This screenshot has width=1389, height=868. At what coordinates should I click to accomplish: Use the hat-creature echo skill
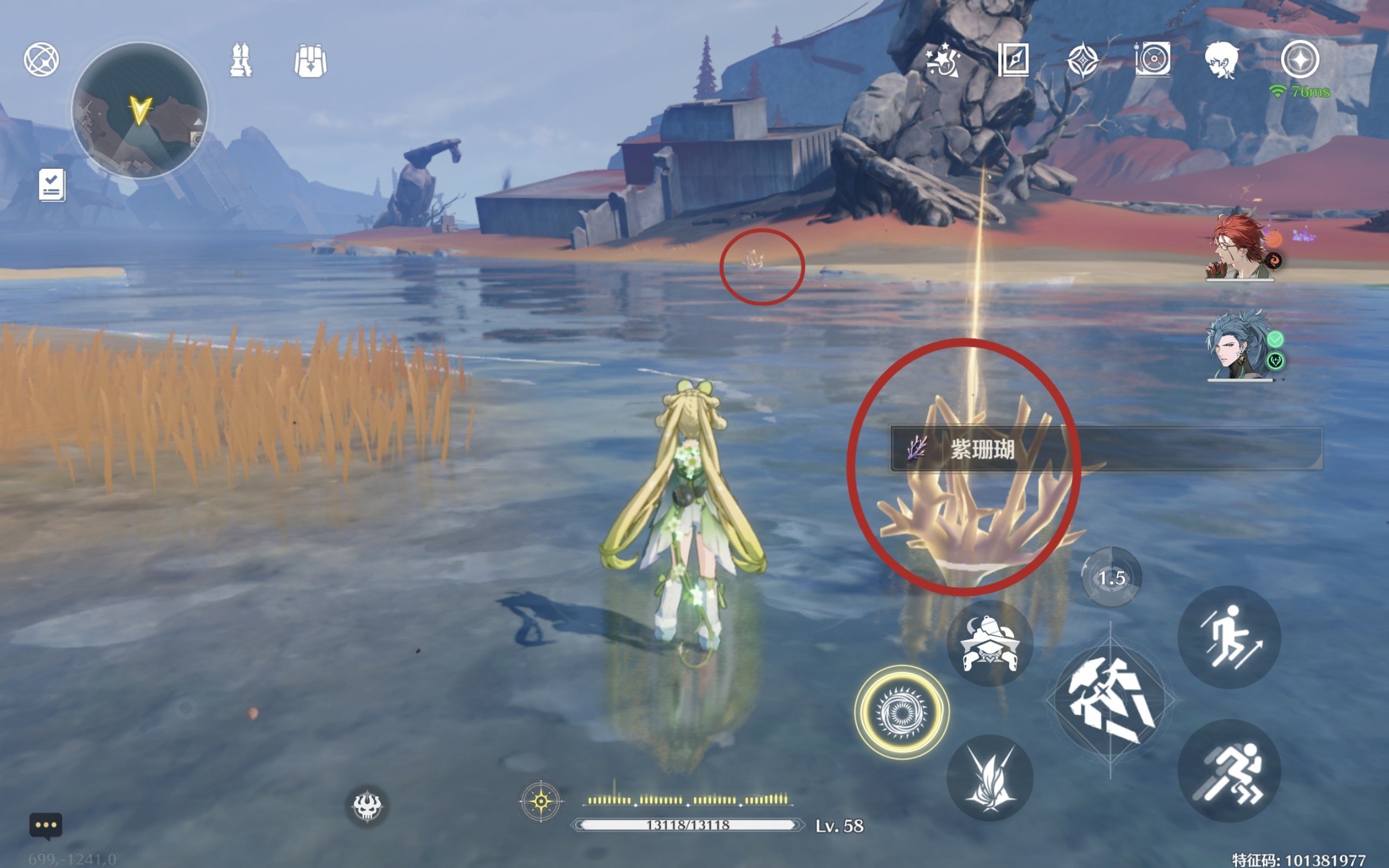point(990,643)
